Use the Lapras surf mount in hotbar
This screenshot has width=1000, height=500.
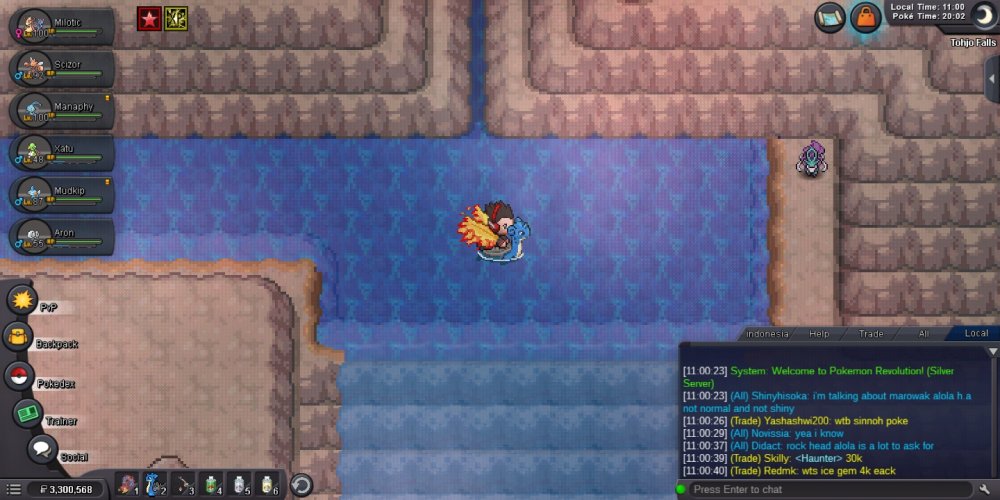coord(156,485)
